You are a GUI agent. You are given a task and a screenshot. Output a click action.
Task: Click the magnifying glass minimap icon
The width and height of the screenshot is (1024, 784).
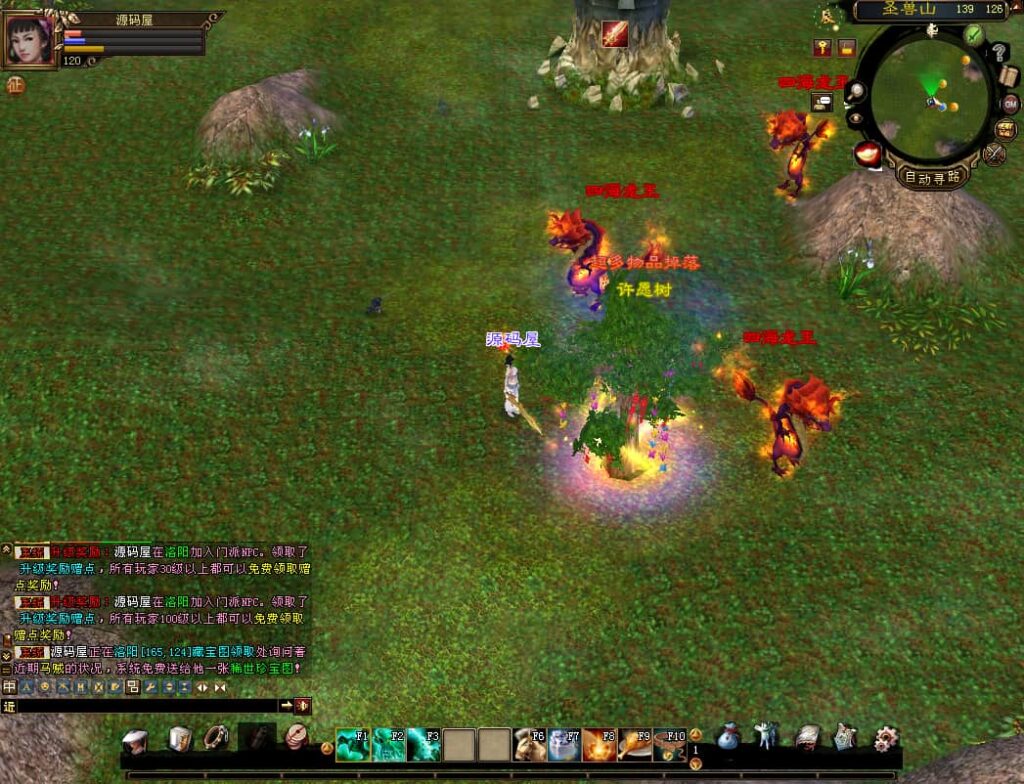pos(858,92)
